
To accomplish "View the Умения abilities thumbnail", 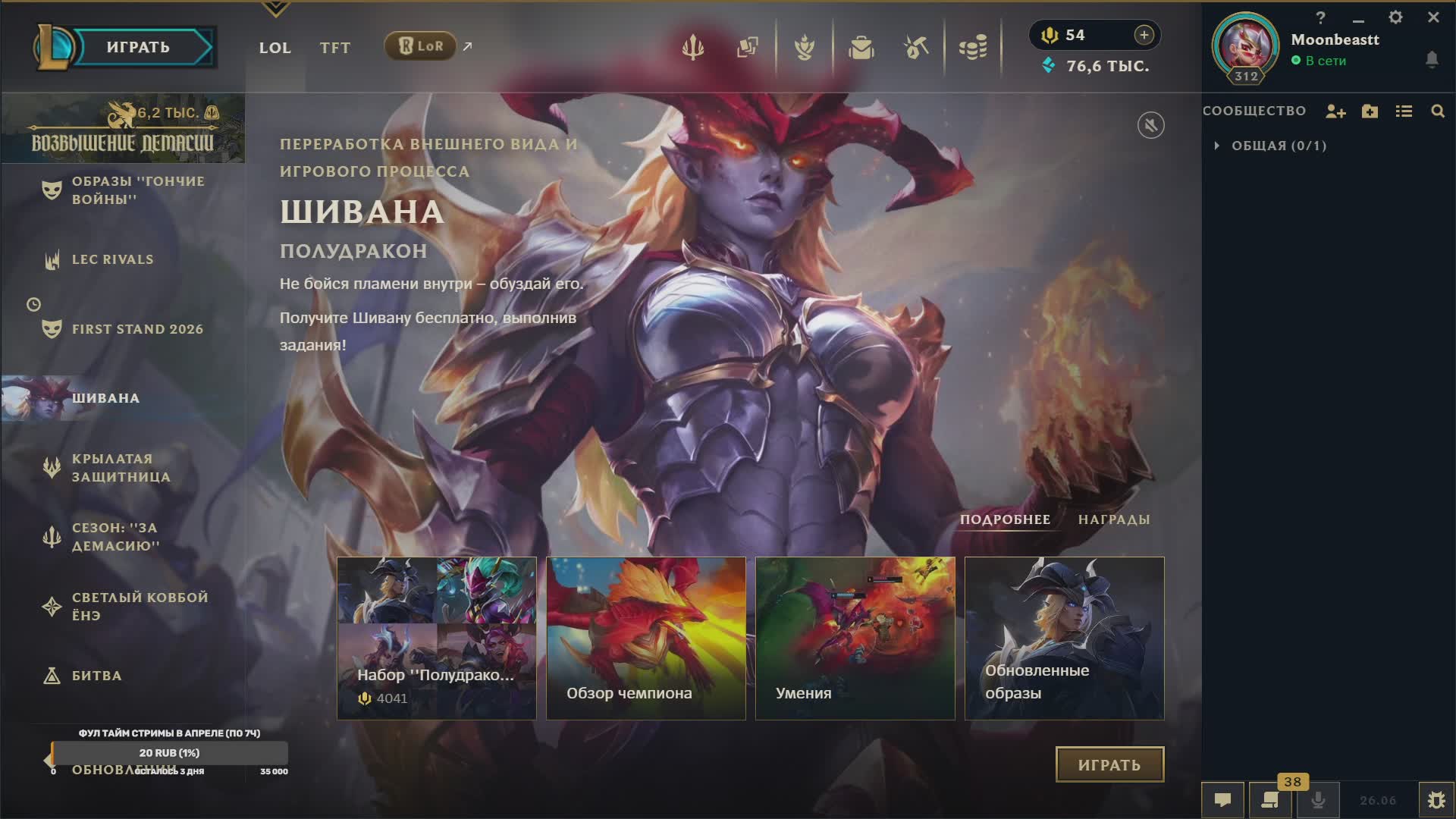I will [x=855, y=638].
